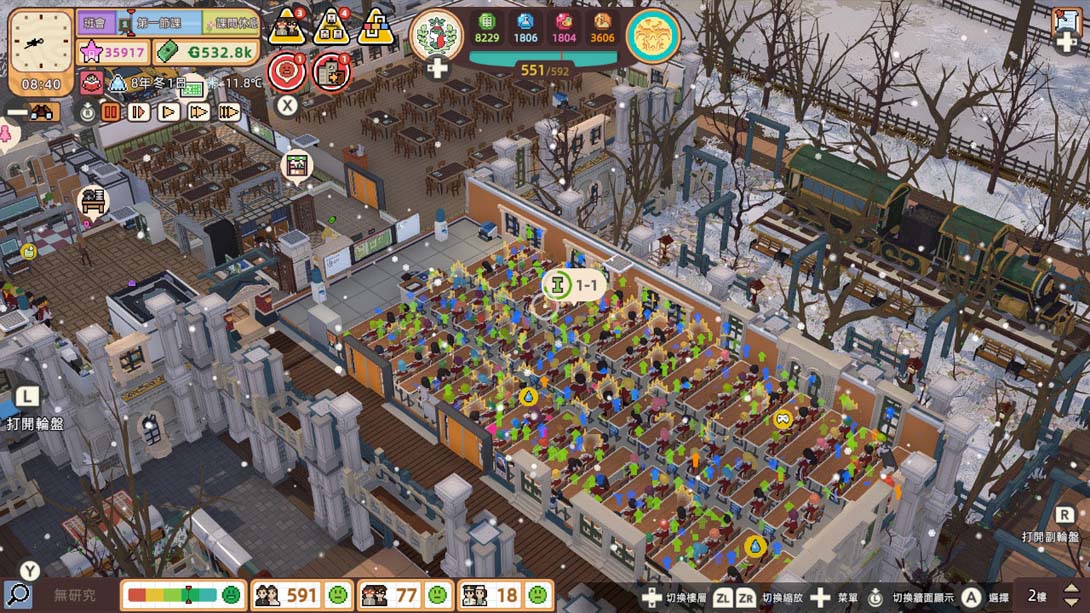The image size is (1090, 613).
Task: Set game speed to slow-step play
Action: pyautogui.click(x=139, y=112)
